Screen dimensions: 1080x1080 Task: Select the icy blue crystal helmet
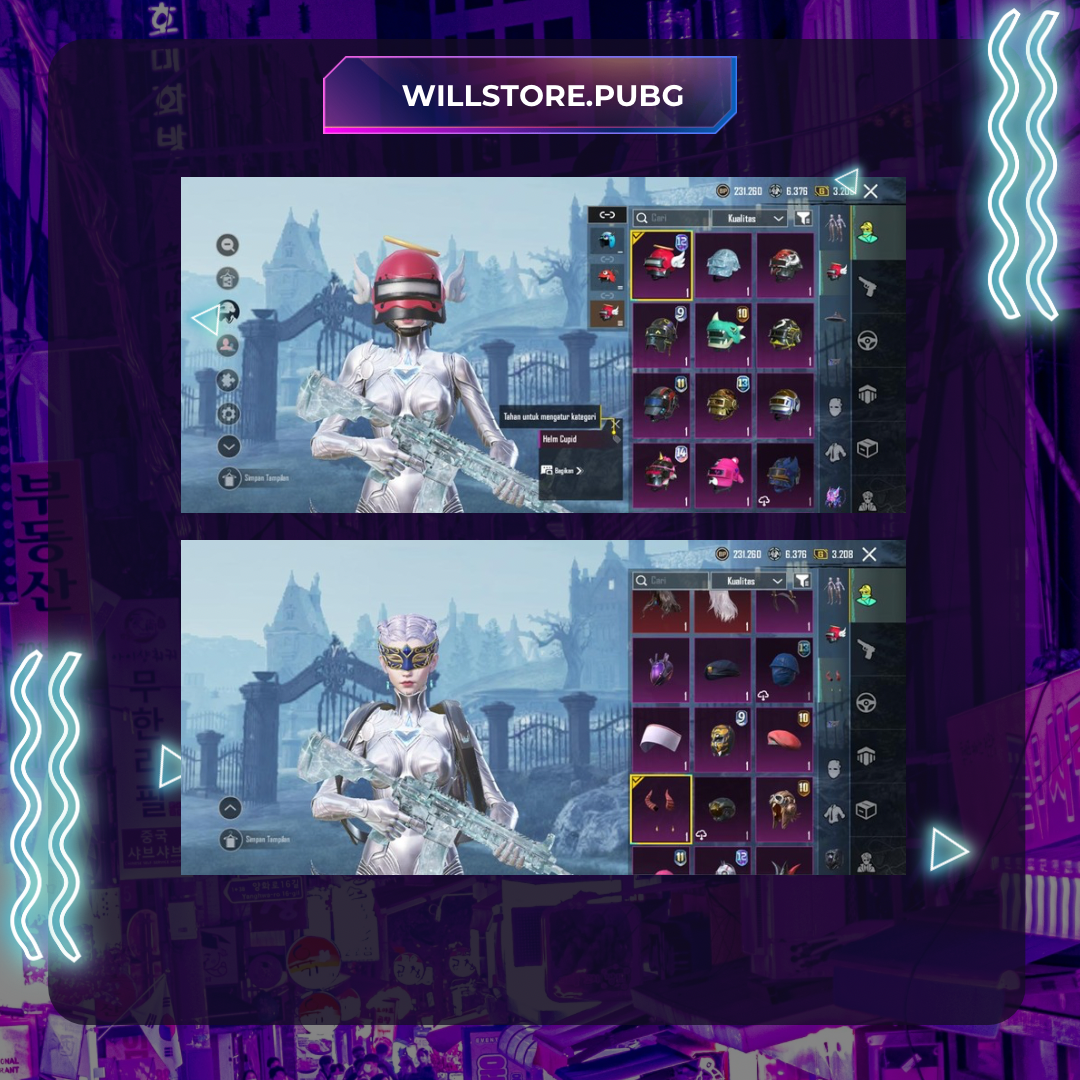click(x=723, y=264)
